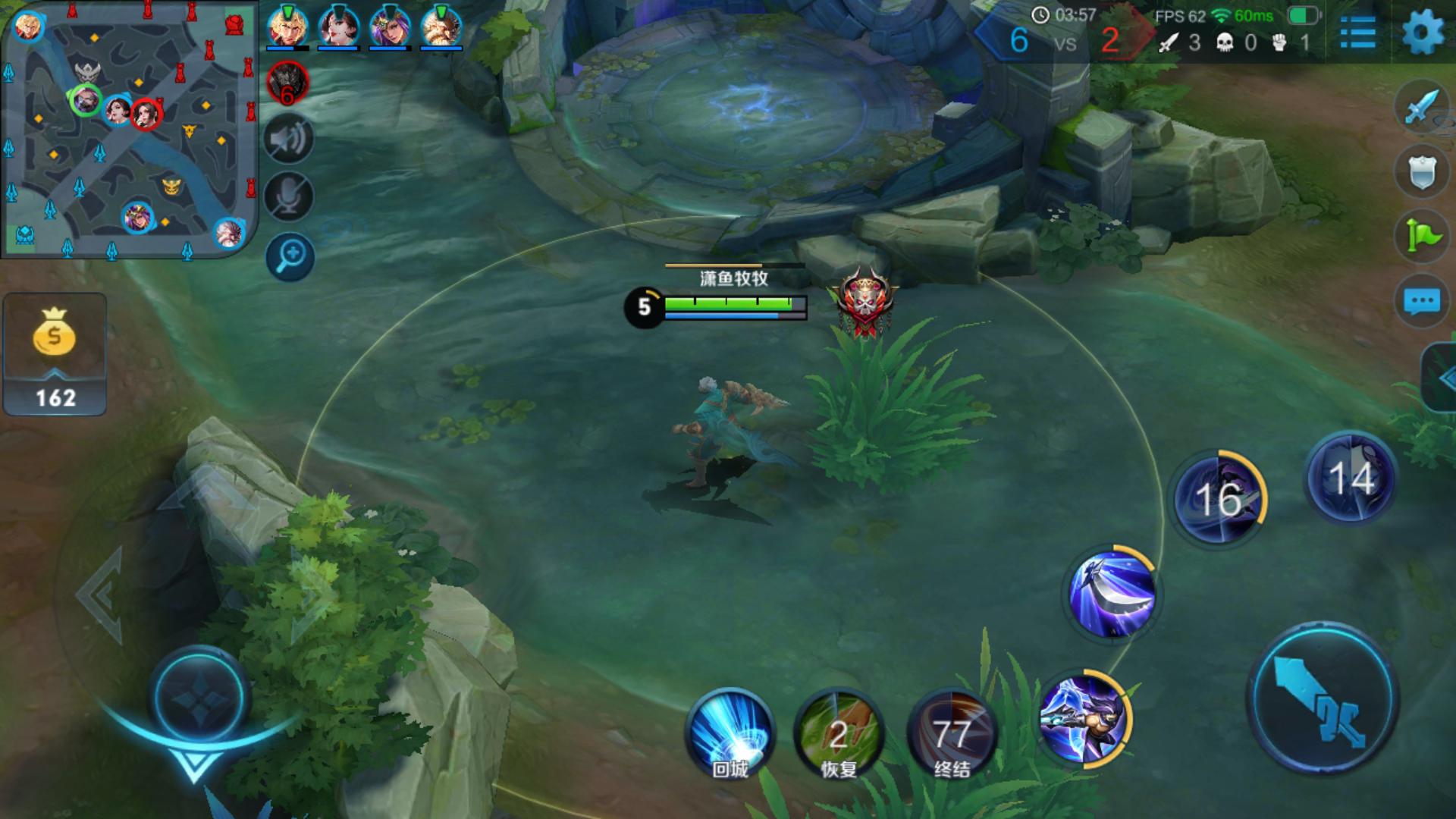Viewport: 1456px width, 819px height.
Task: Open the settings gear menu
Action: coord(1423,33)
